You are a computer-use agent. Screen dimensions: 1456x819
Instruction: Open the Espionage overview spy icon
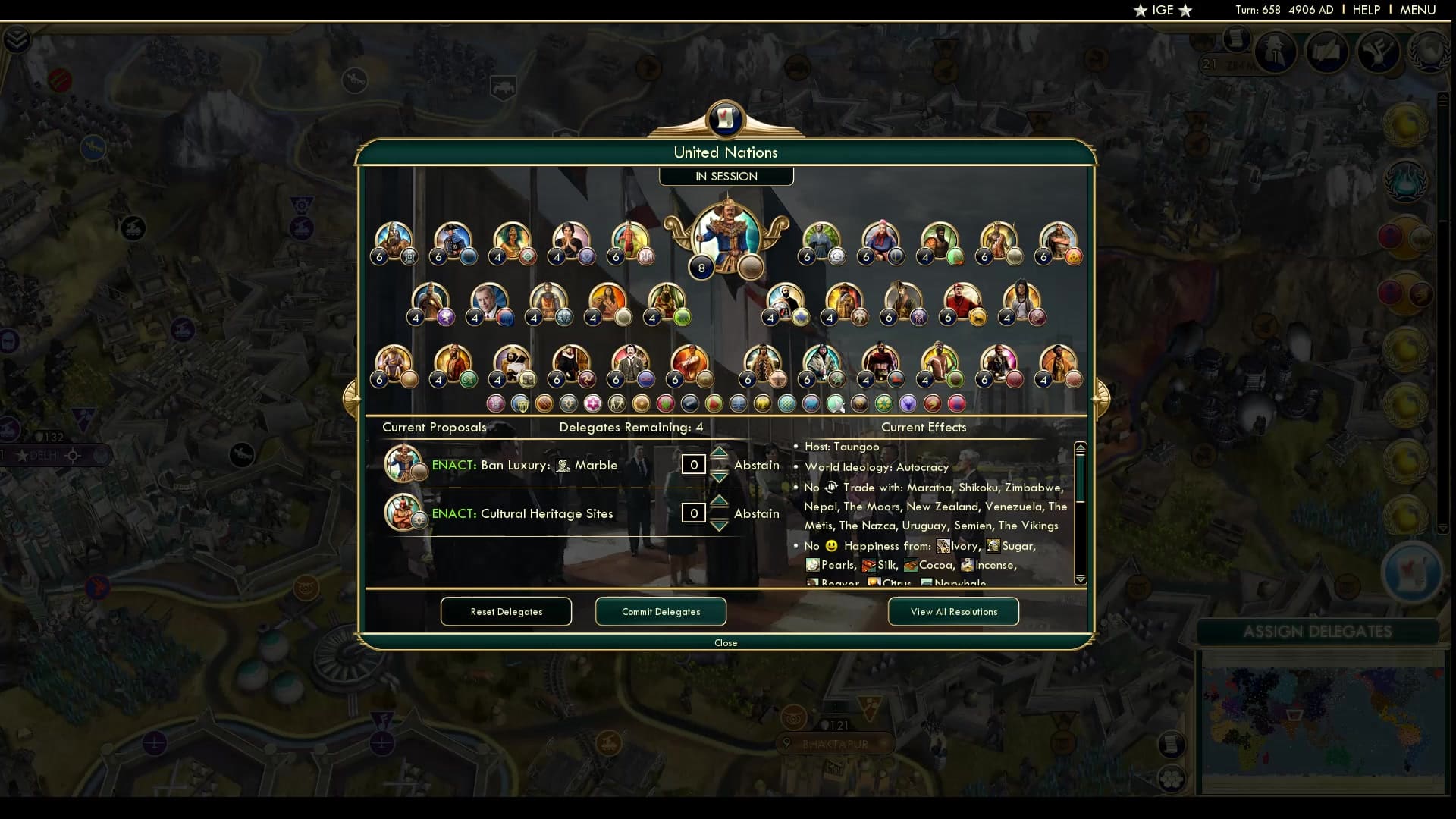point(1275,52)
